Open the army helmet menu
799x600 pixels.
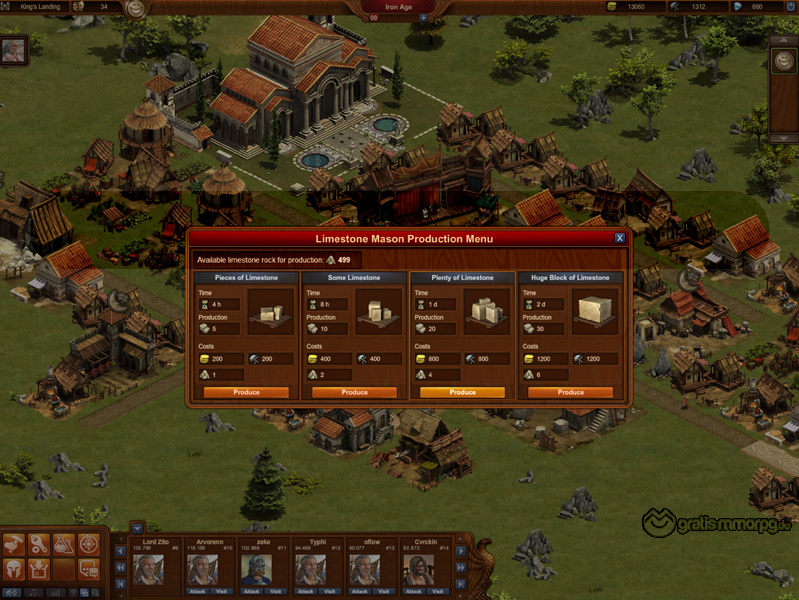(x=14, y=569)
